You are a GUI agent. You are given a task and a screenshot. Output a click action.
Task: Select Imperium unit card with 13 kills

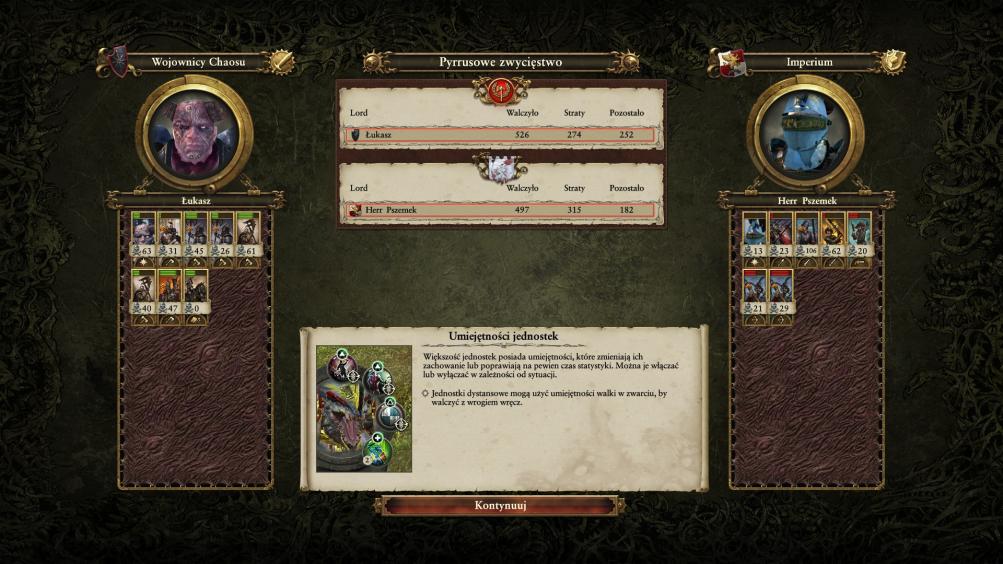coord(755,235)
